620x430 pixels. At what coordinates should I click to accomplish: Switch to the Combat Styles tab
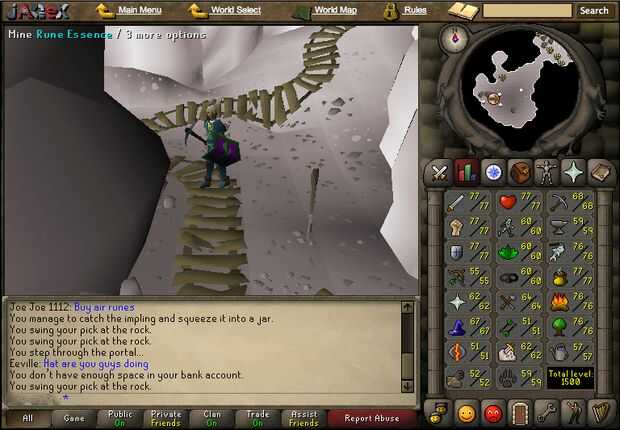point(439,172)
